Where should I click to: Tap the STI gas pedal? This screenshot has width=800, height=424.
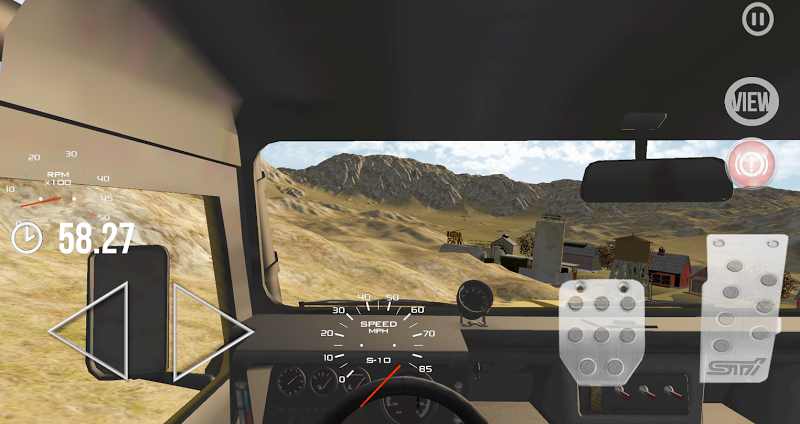coord(741,308)
